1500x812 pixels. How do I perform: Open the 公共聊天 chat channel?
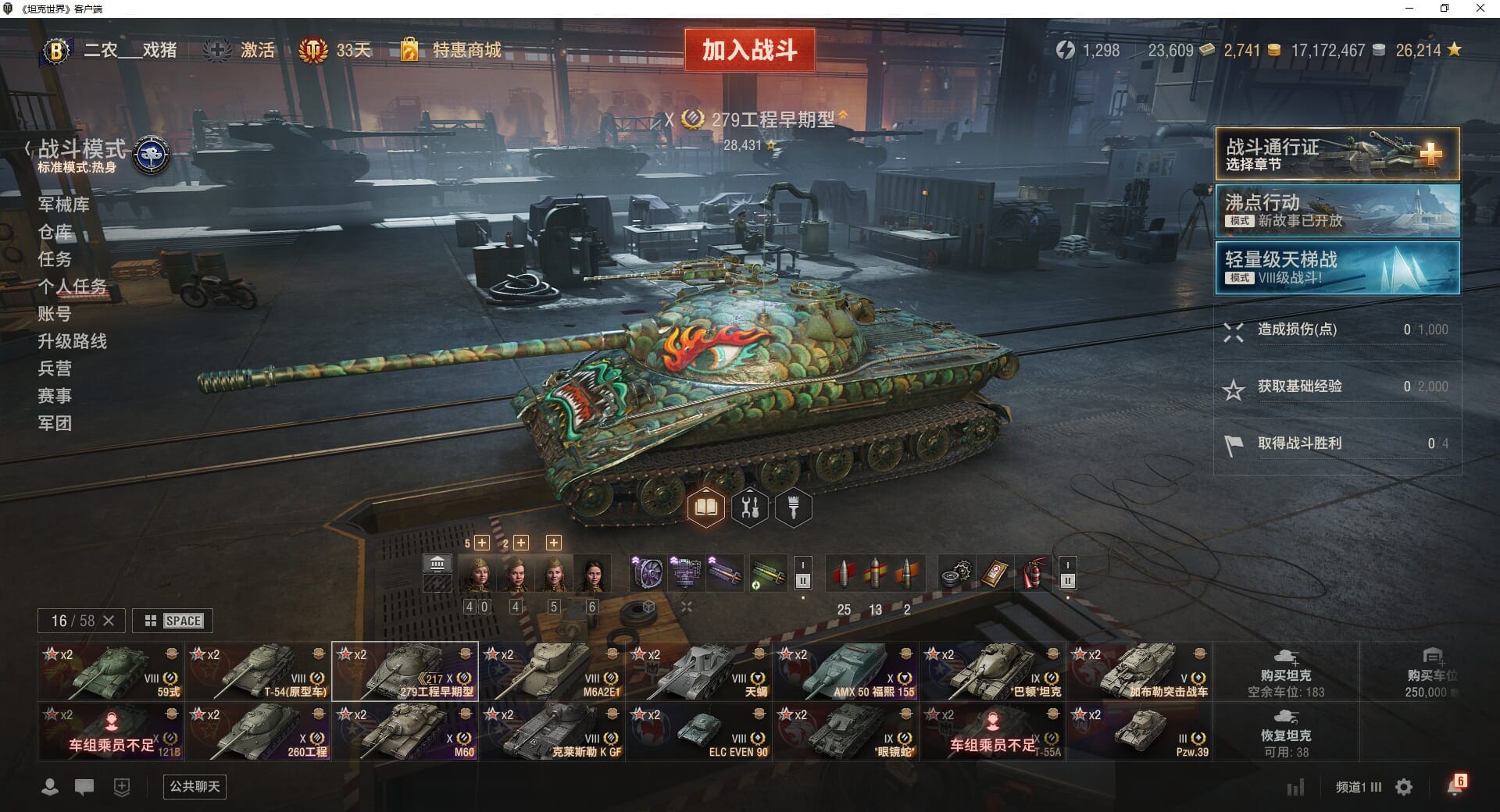tap(195, 786)
